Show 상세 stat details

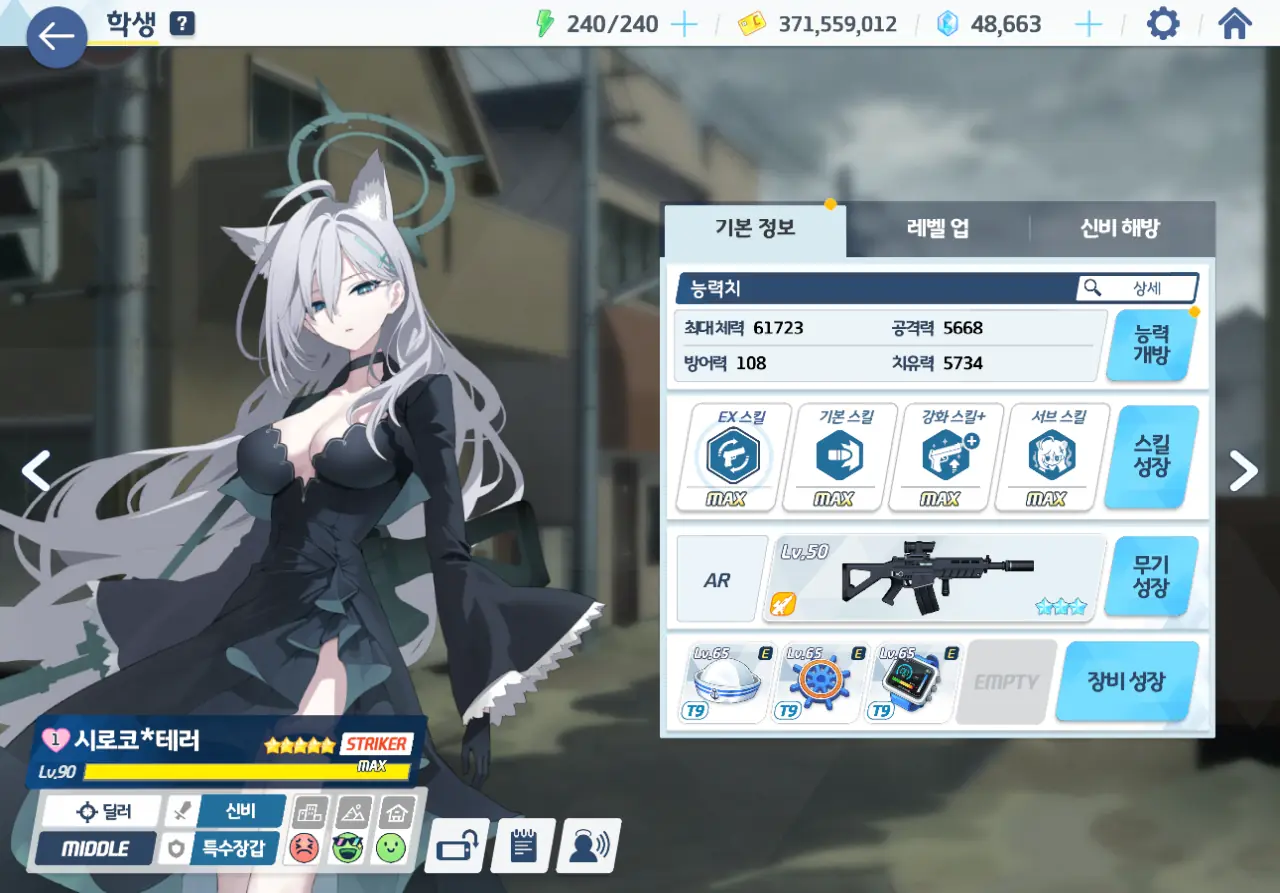pos(1137,288)
